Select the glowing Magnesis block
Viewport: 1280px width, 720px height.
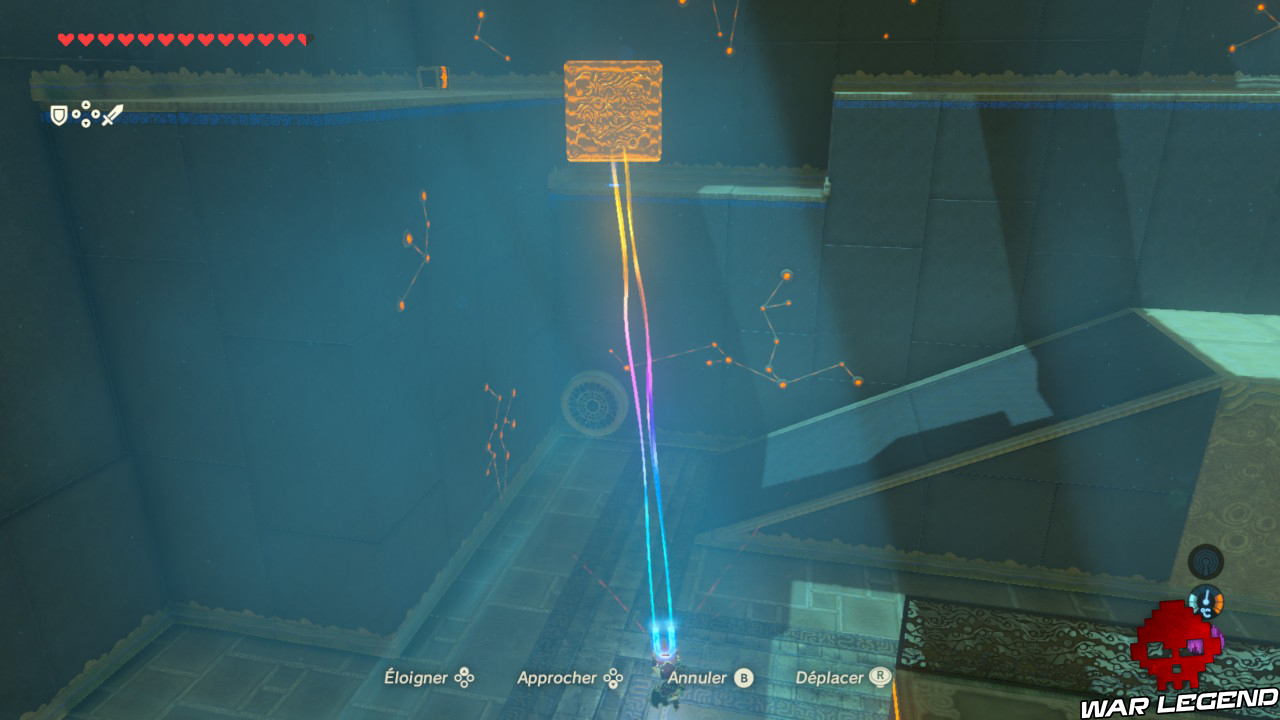[x=613, y=108]
